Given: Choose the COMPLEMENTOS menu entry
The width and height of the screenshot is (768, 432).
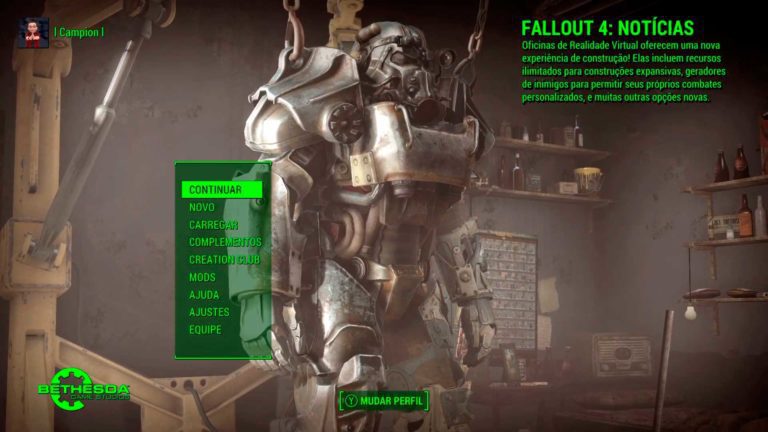Looking at the screenshot, I should click(x=225, y=242).
